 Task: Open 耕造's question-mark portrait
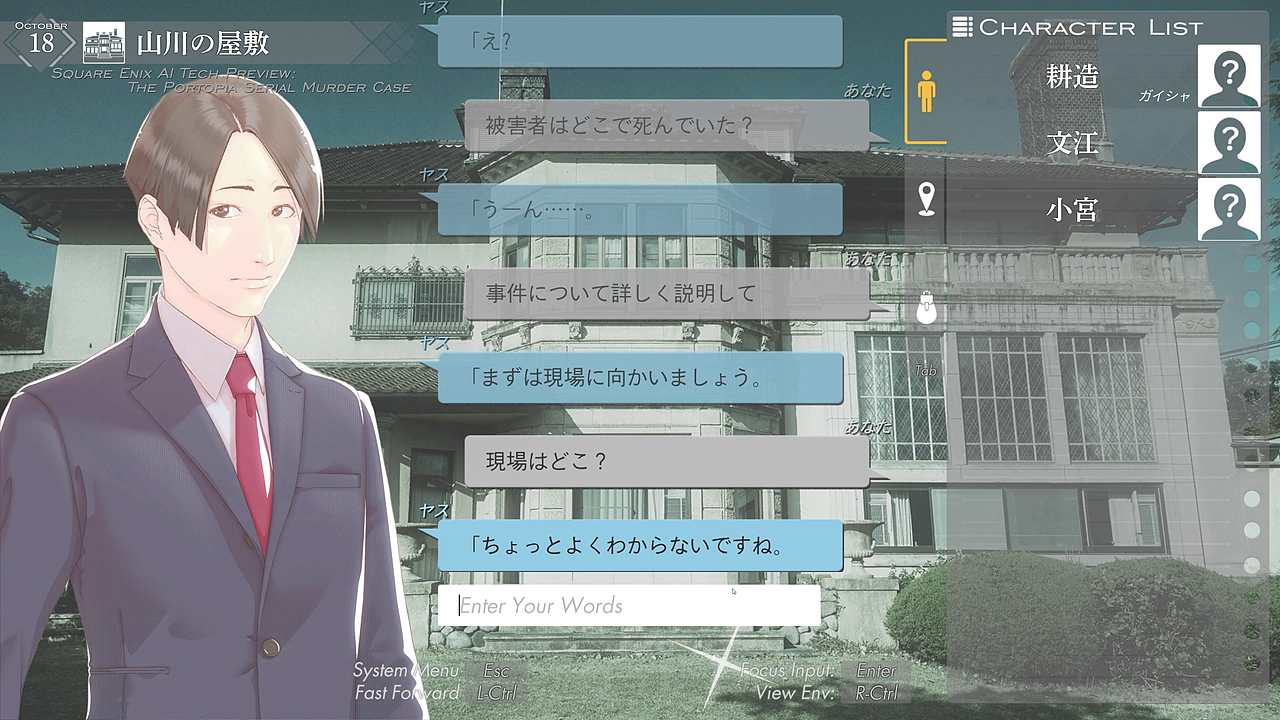click(x=1228, y=77)
